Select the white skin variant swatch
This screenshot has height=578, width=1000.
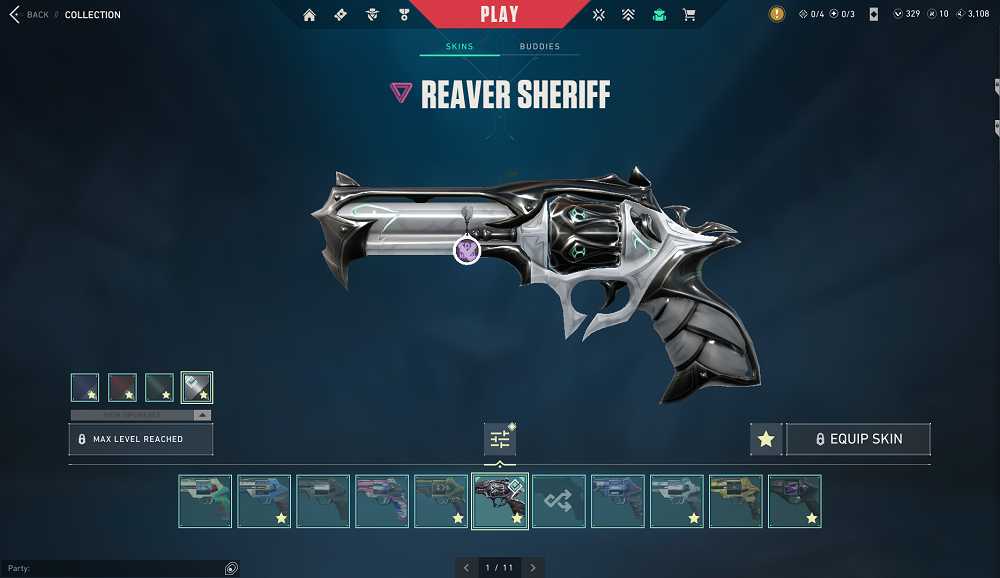pyautogui.click(x=197, y=387)
